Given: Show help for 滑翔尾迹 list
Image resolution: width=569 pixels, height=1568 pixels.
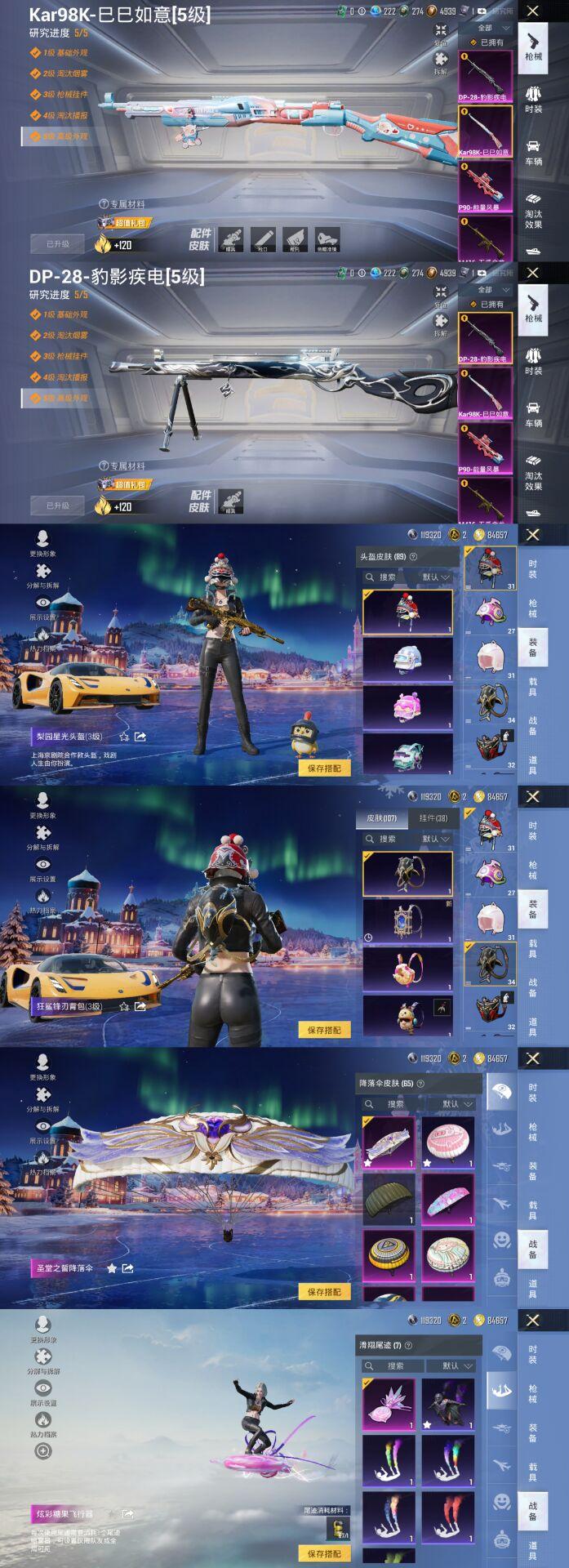Looking at the screenshot, I should (408, 1345).
